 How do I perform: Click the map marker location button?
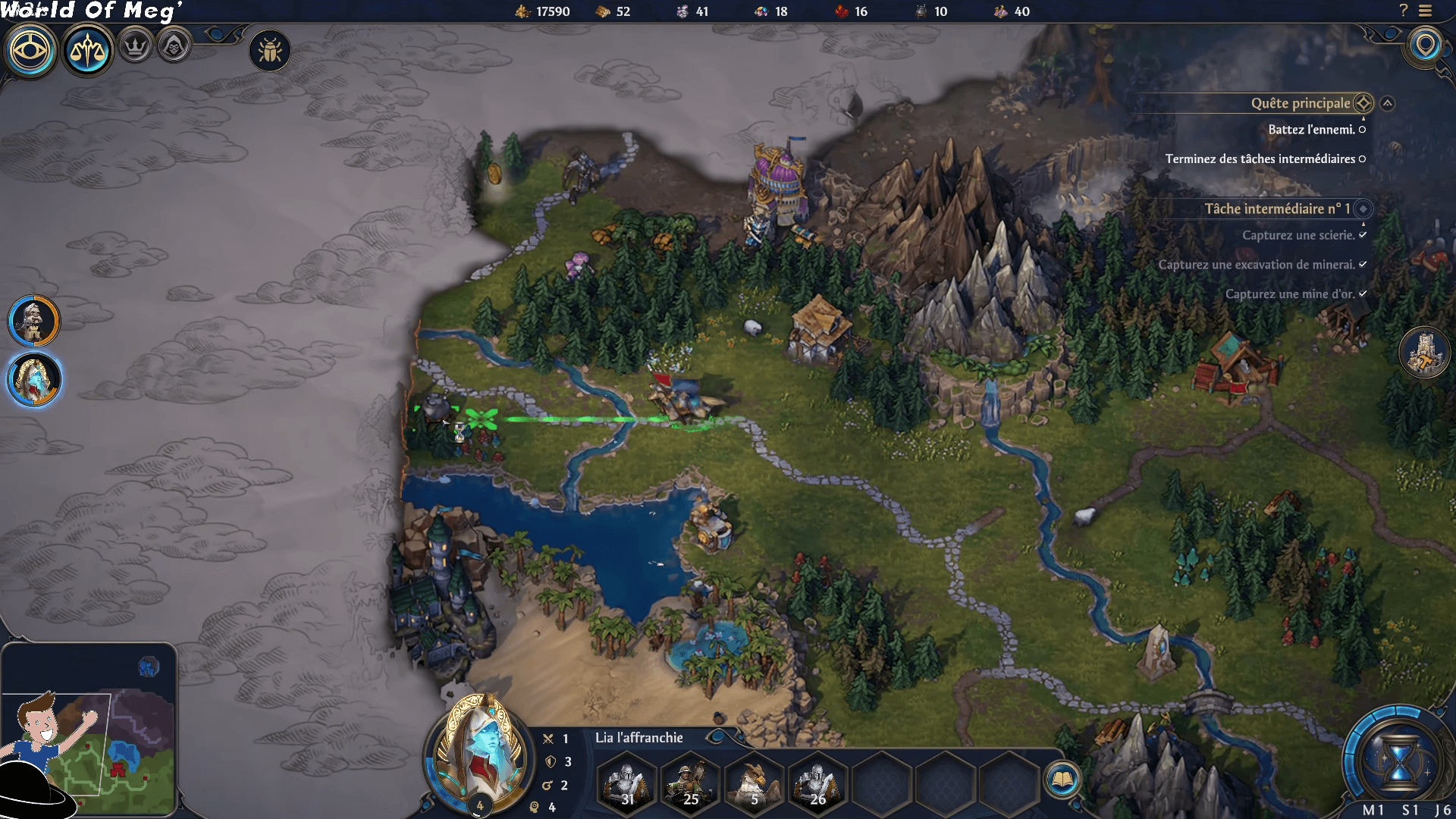pos(1426,45)
